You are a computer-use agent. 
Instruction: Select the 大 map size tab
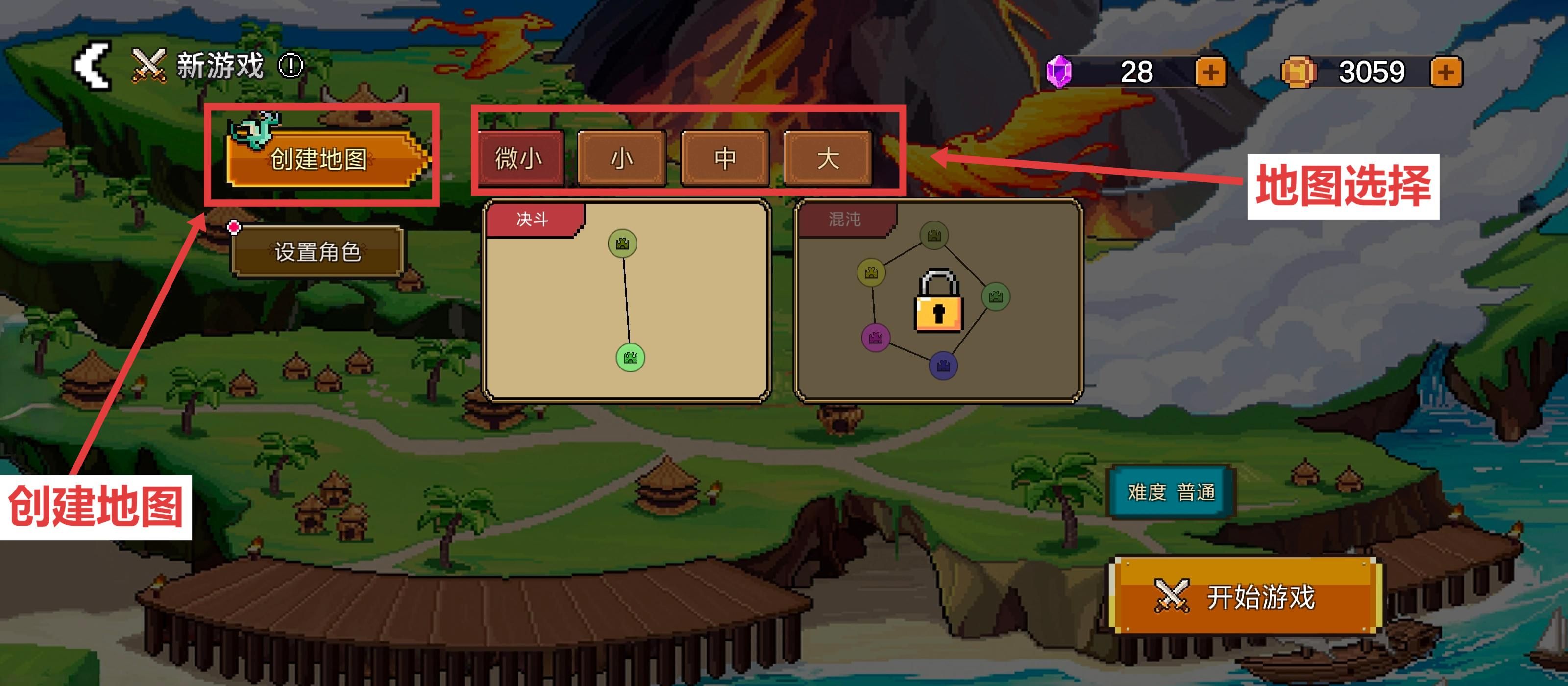828,158
